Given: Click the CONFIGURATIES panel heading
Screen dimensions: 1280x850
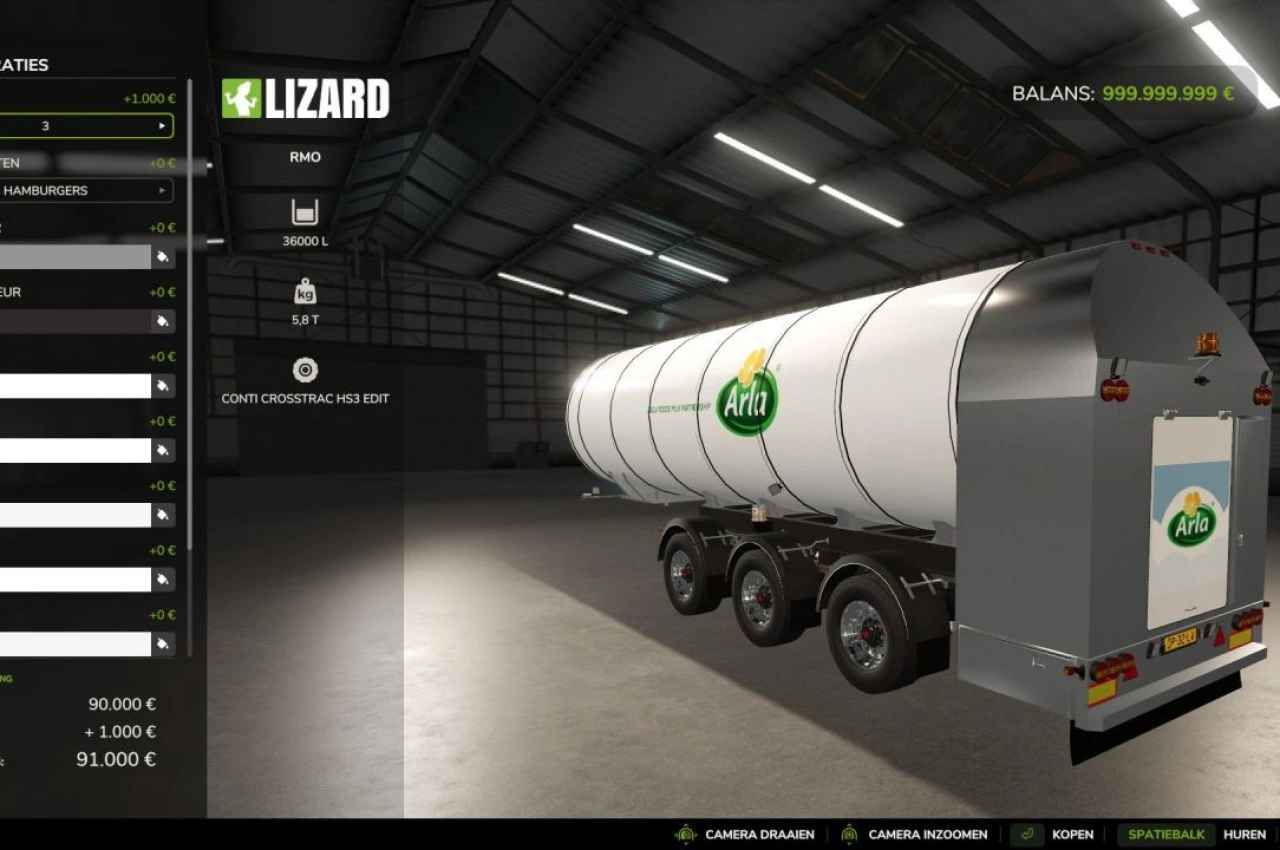Looking at the screenshot, I should point(24,65).
